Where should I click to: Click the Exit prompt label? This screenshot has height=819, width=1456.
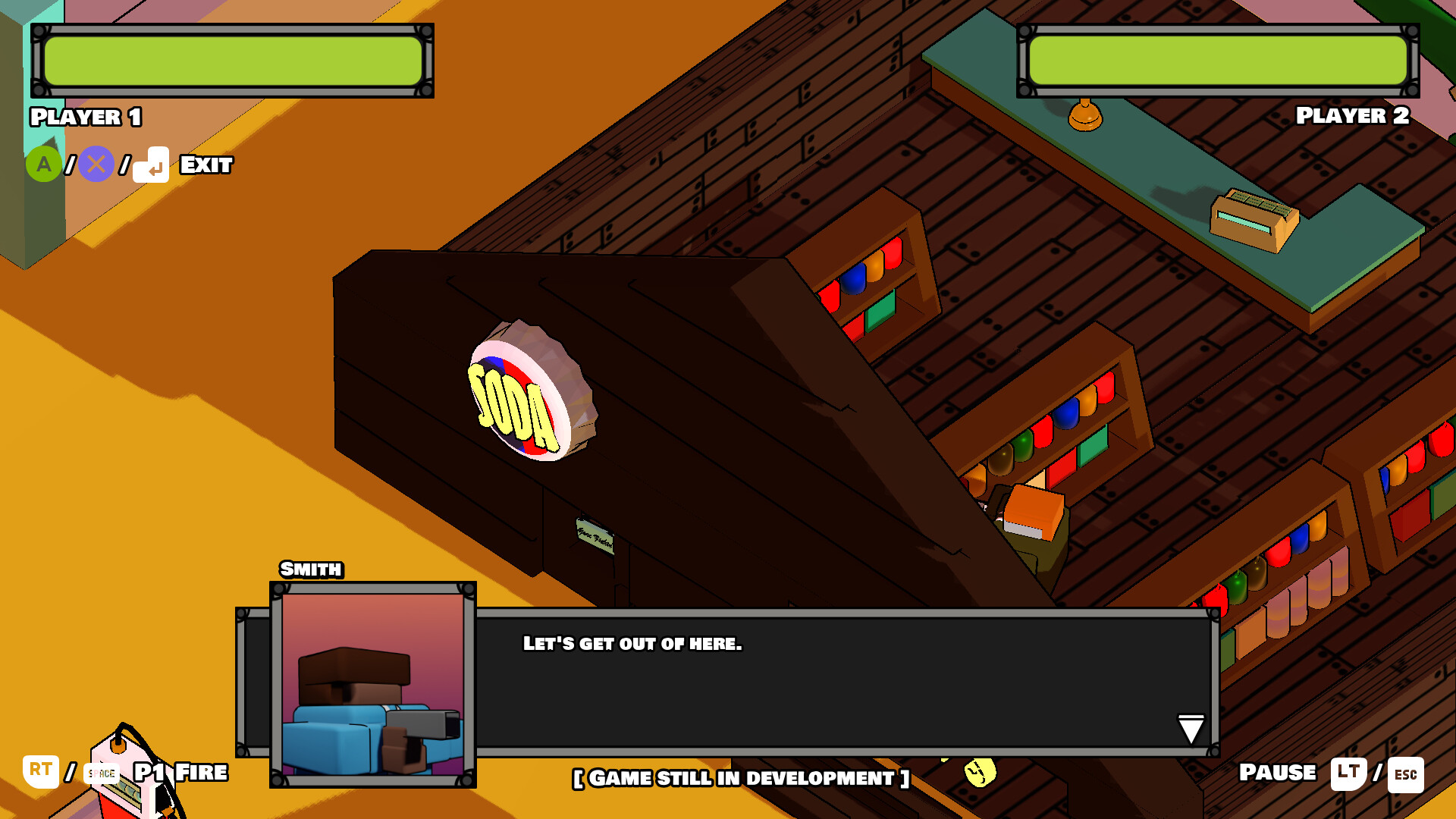pos(205,165)
